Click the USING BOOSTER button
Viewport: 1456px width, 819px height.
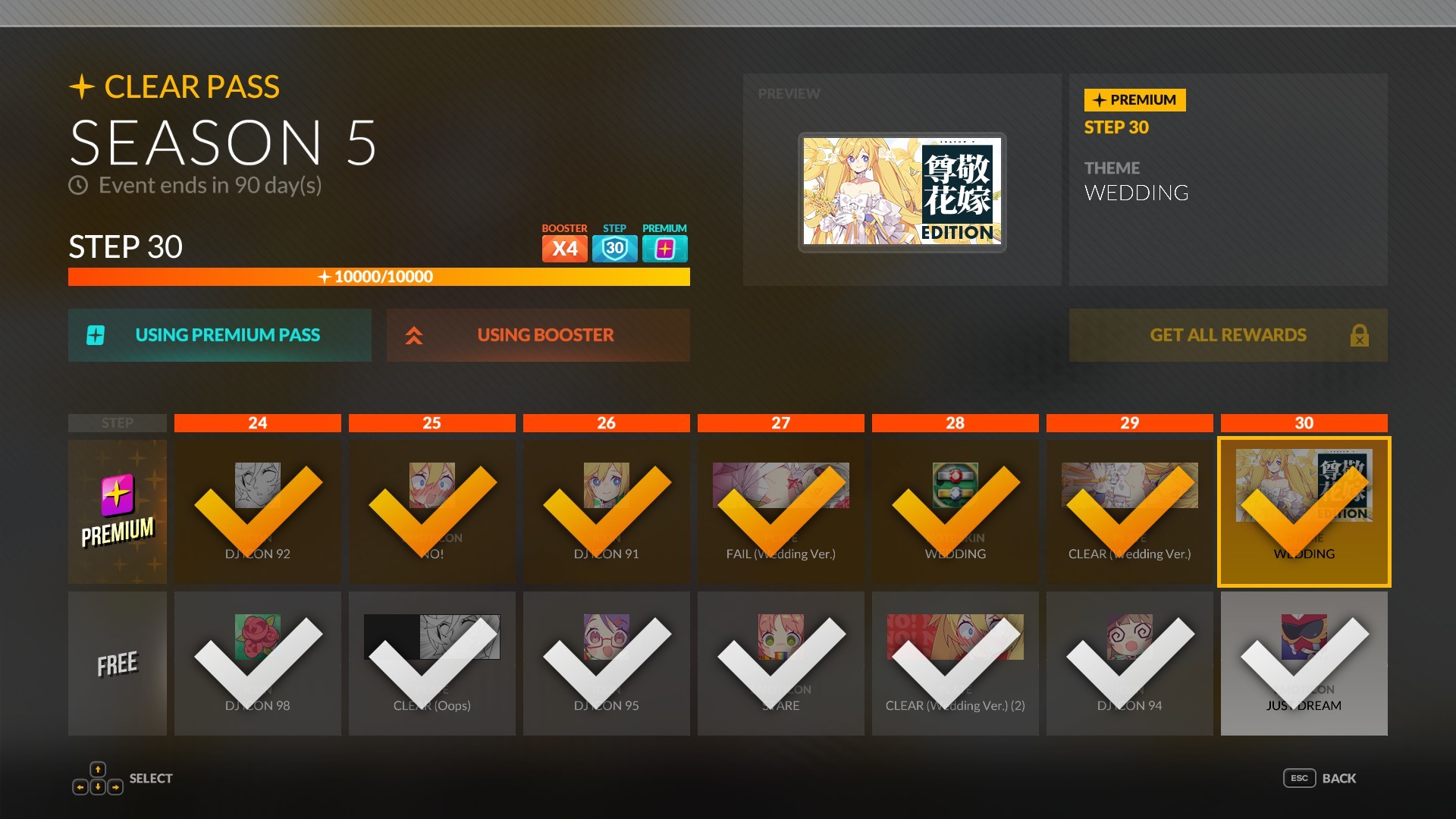coord(538,334)
